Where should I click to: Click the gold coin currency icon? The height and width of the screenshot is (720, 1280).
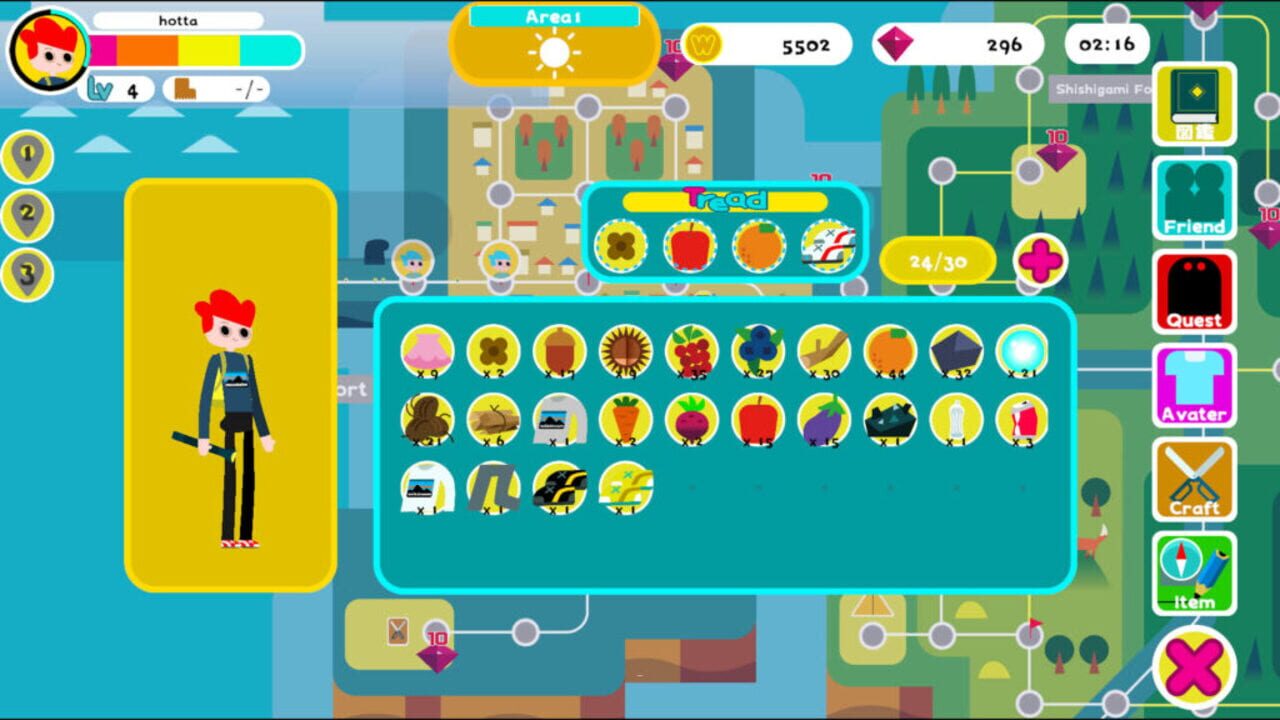[701, 45]
